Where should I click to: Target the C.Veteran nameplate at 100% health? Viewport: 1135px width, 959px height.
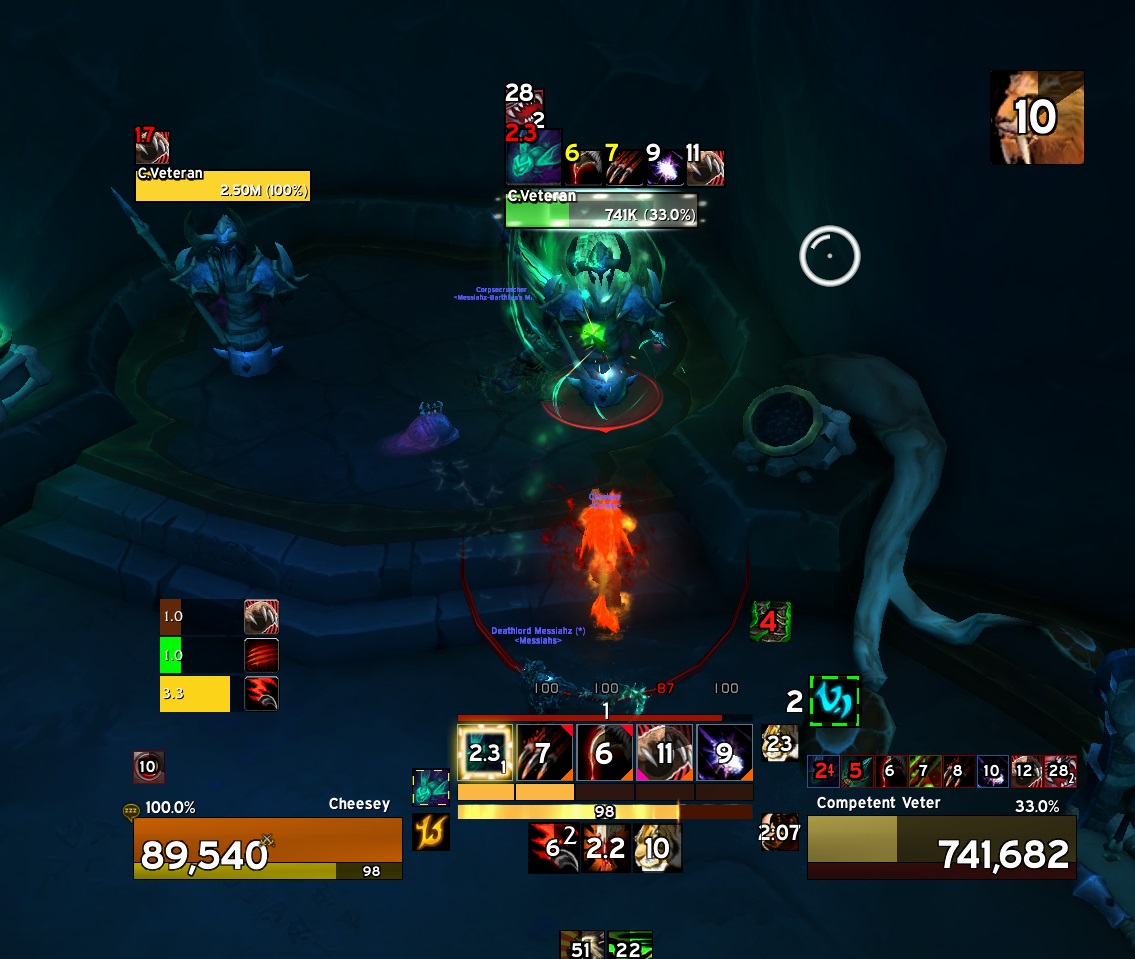[222, 186]
